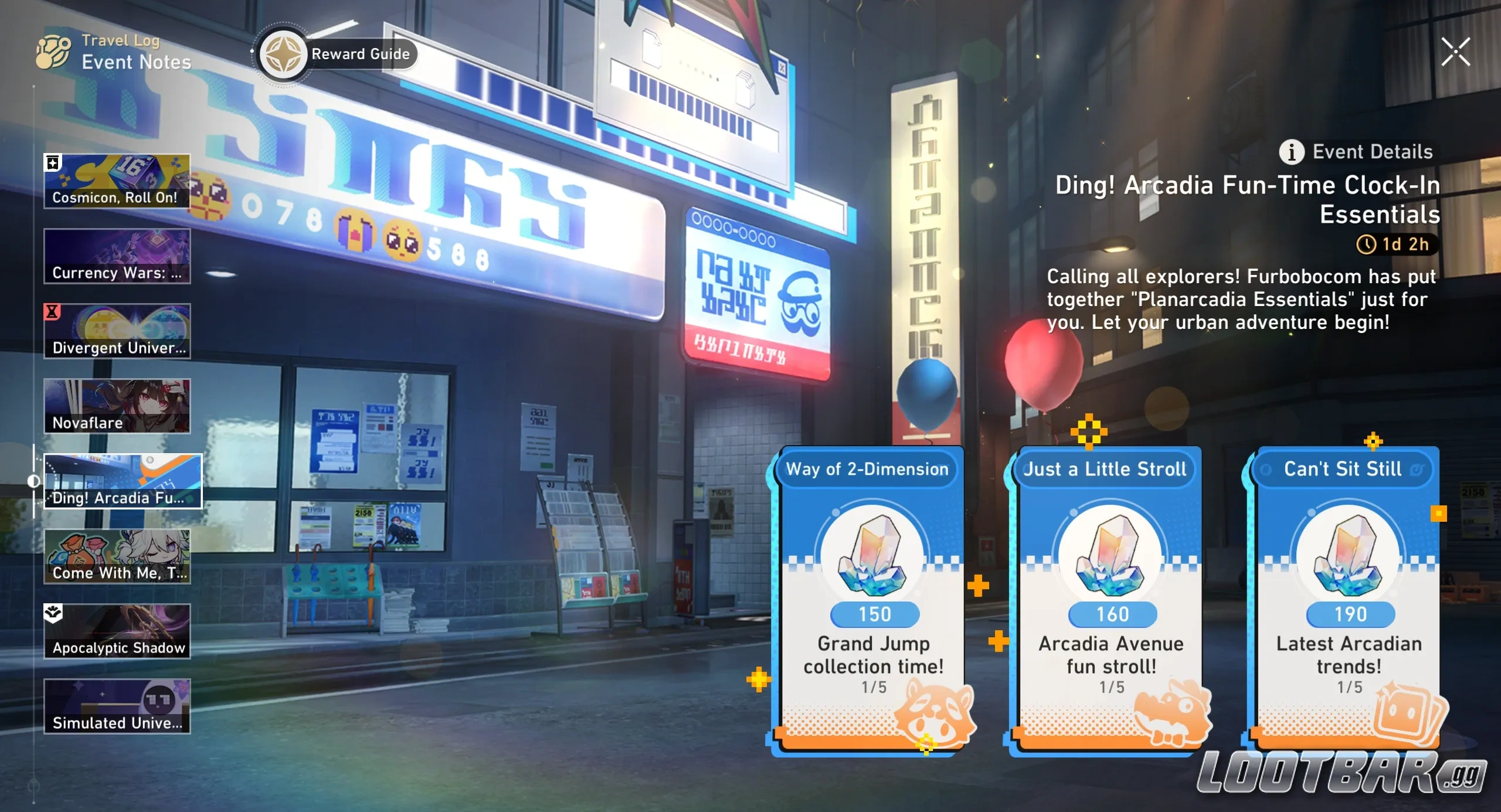Close the Travel Log screen
Viewport: 1501px width, 812px height.
(x=1455, y=52)
